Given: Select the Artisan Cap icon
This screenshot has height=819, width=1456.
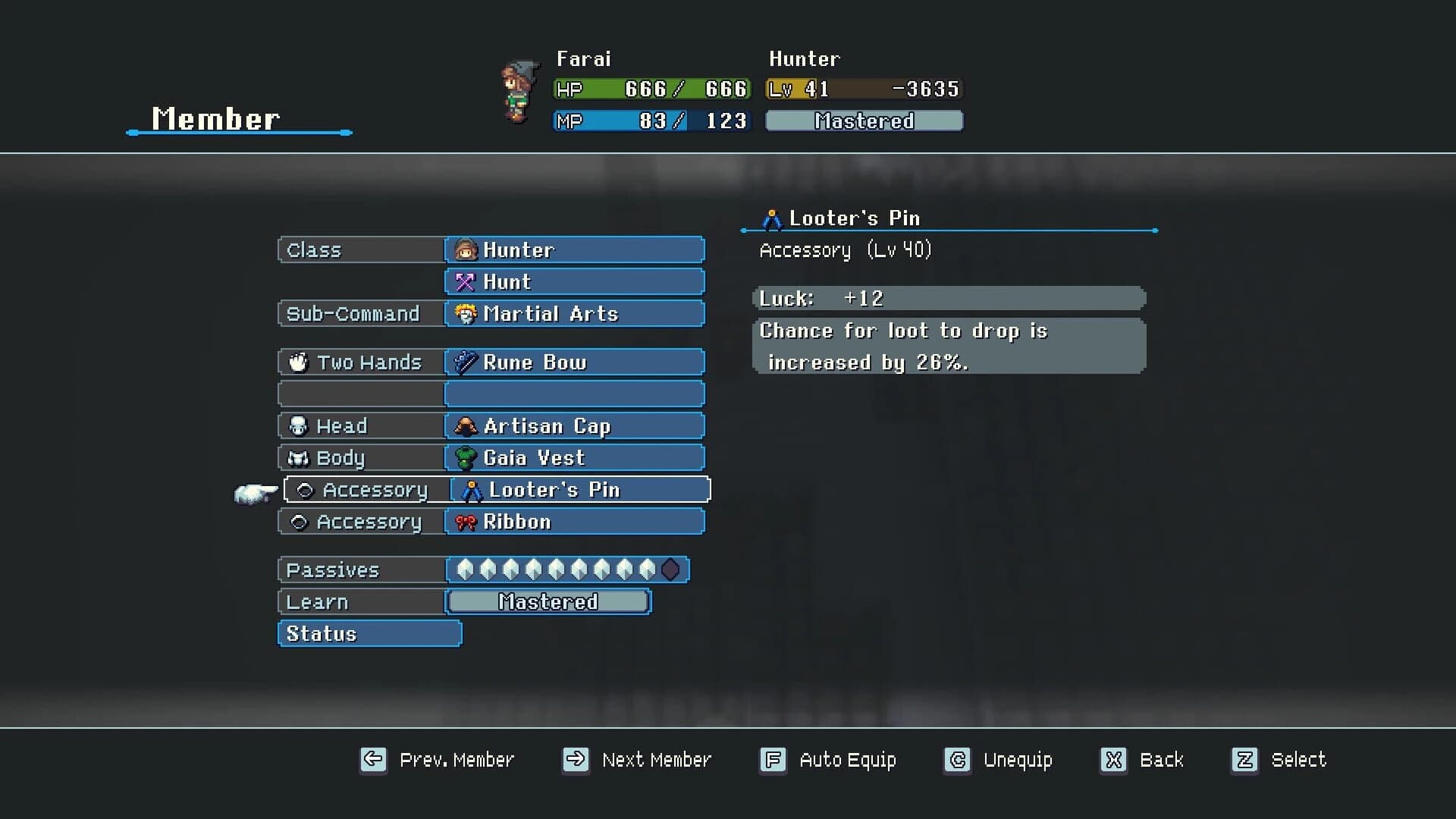Looking at the screenshot, I should [x=466, y=425].
